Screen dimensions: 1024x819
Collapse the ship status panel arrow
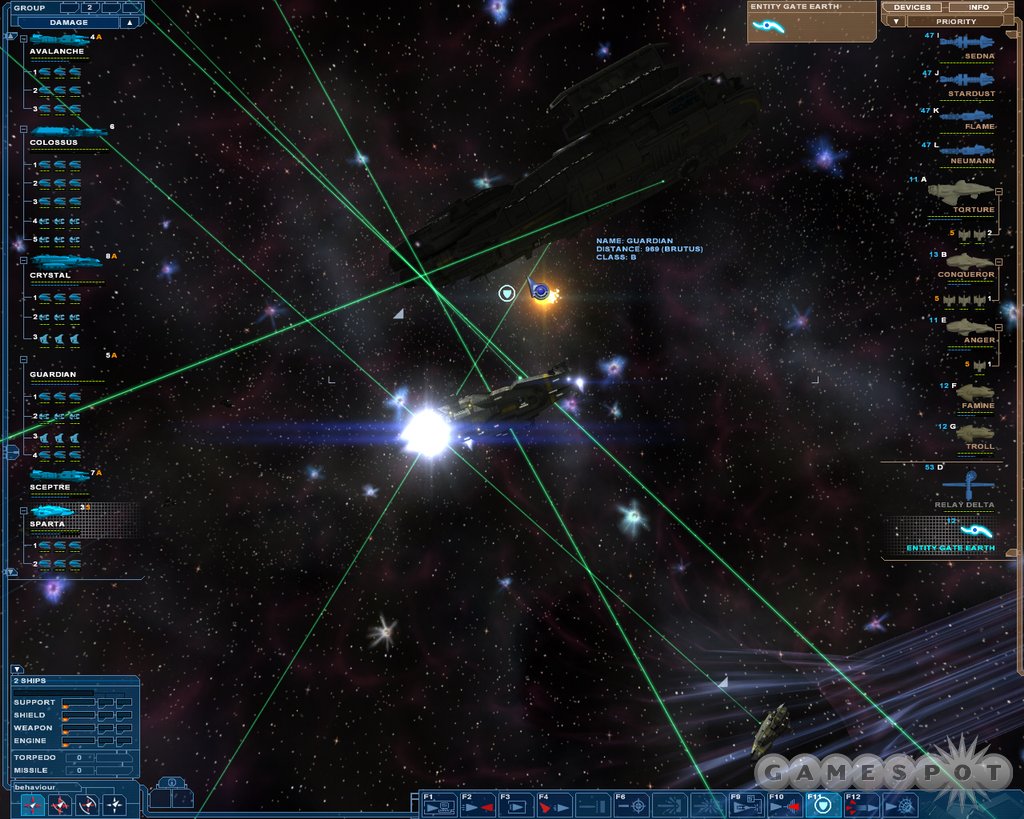(x=16, y=669)
